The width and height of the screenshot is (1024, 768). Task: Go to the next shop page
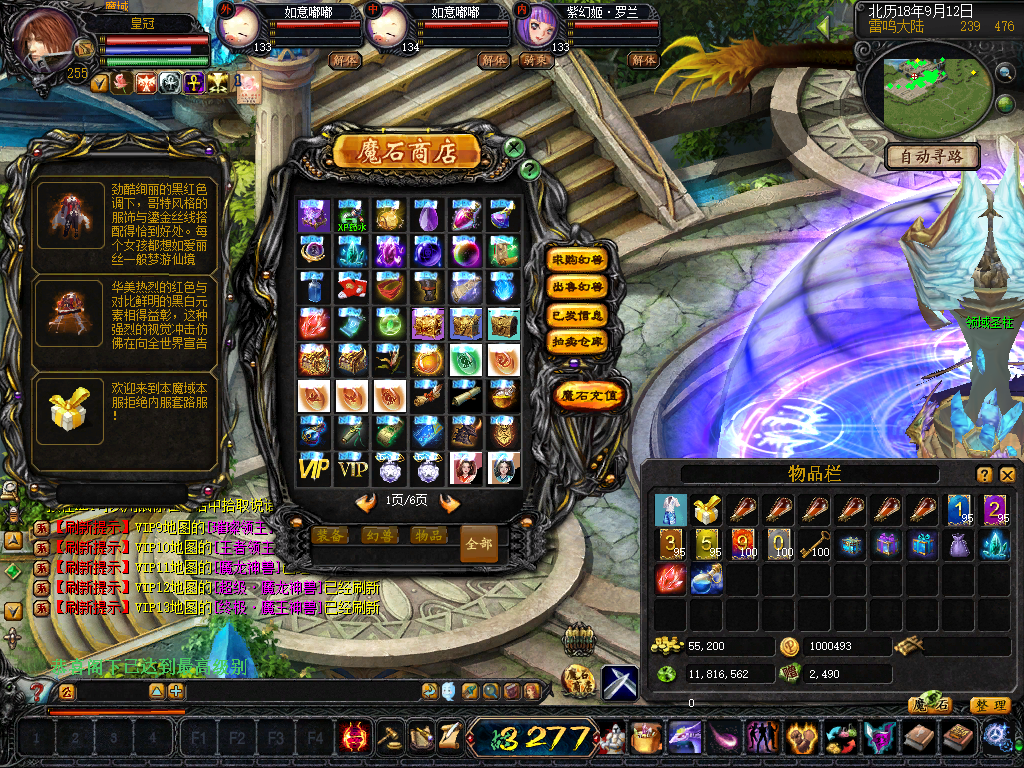click(x=450, y=502)
